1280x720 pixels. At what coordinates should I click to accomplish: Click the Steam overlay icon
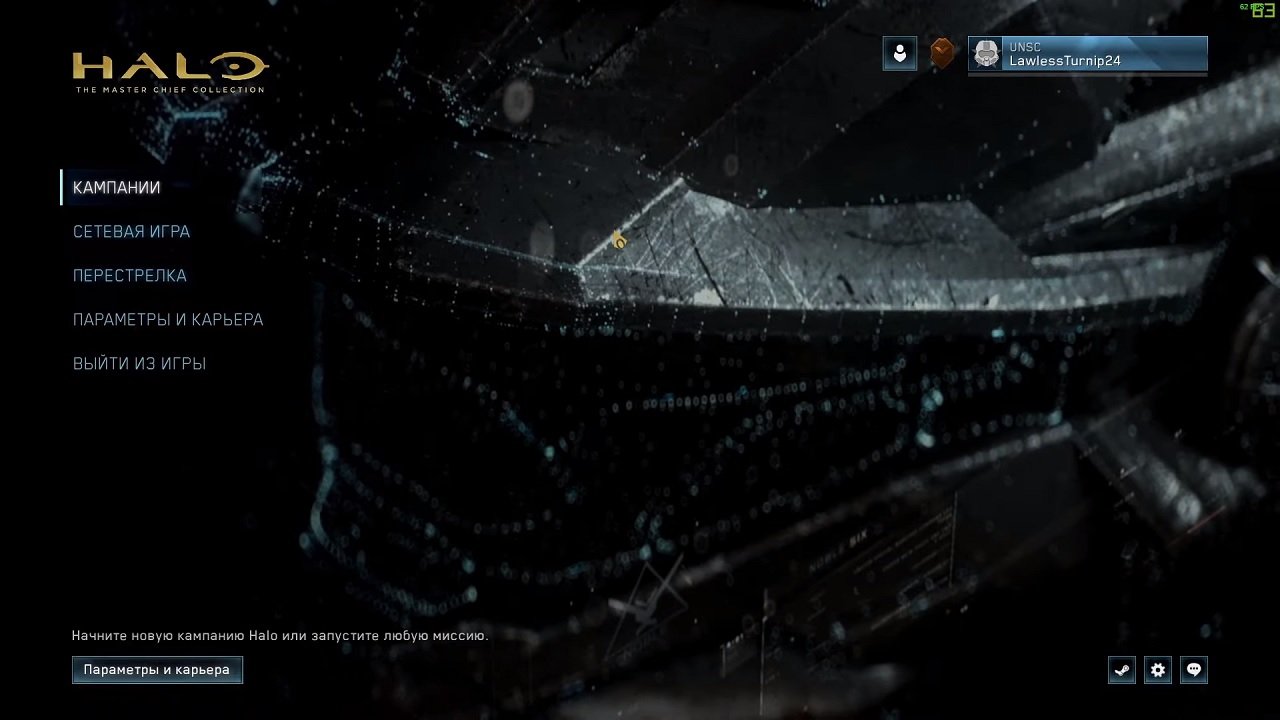(x=1121, y=670)
